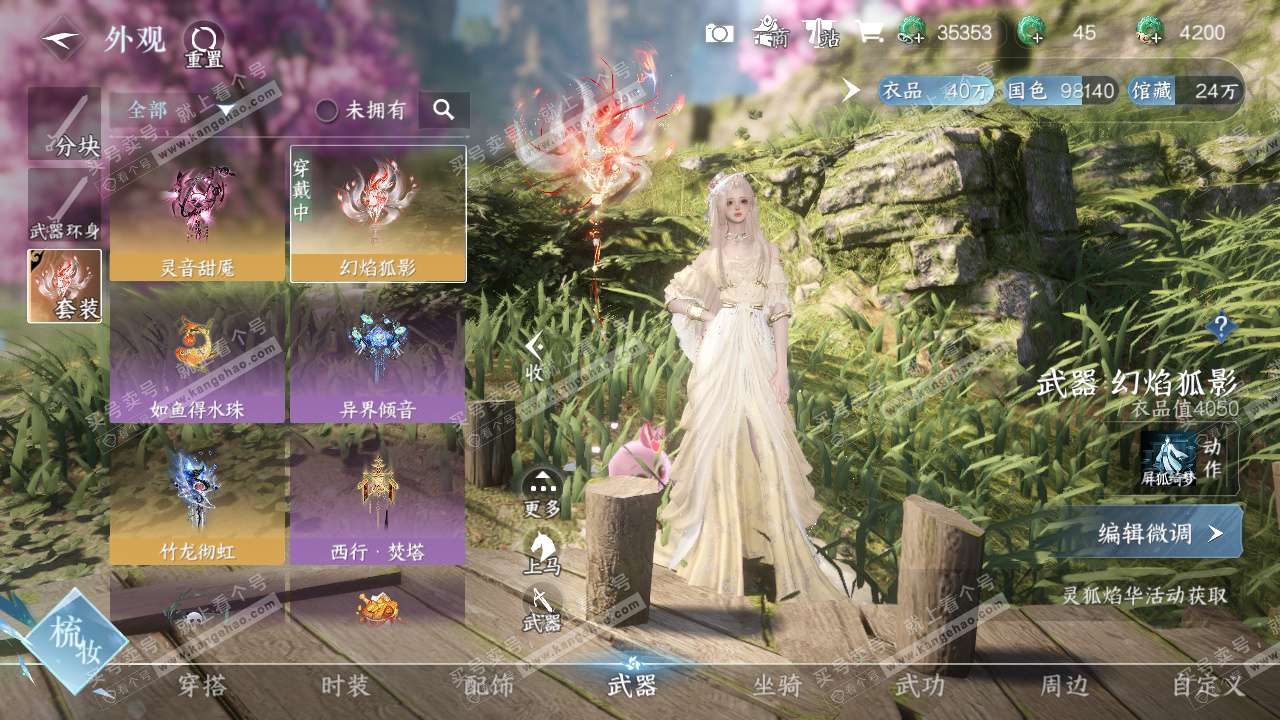Pick the 西行·焚塔 weapon skin

point(378,497)
